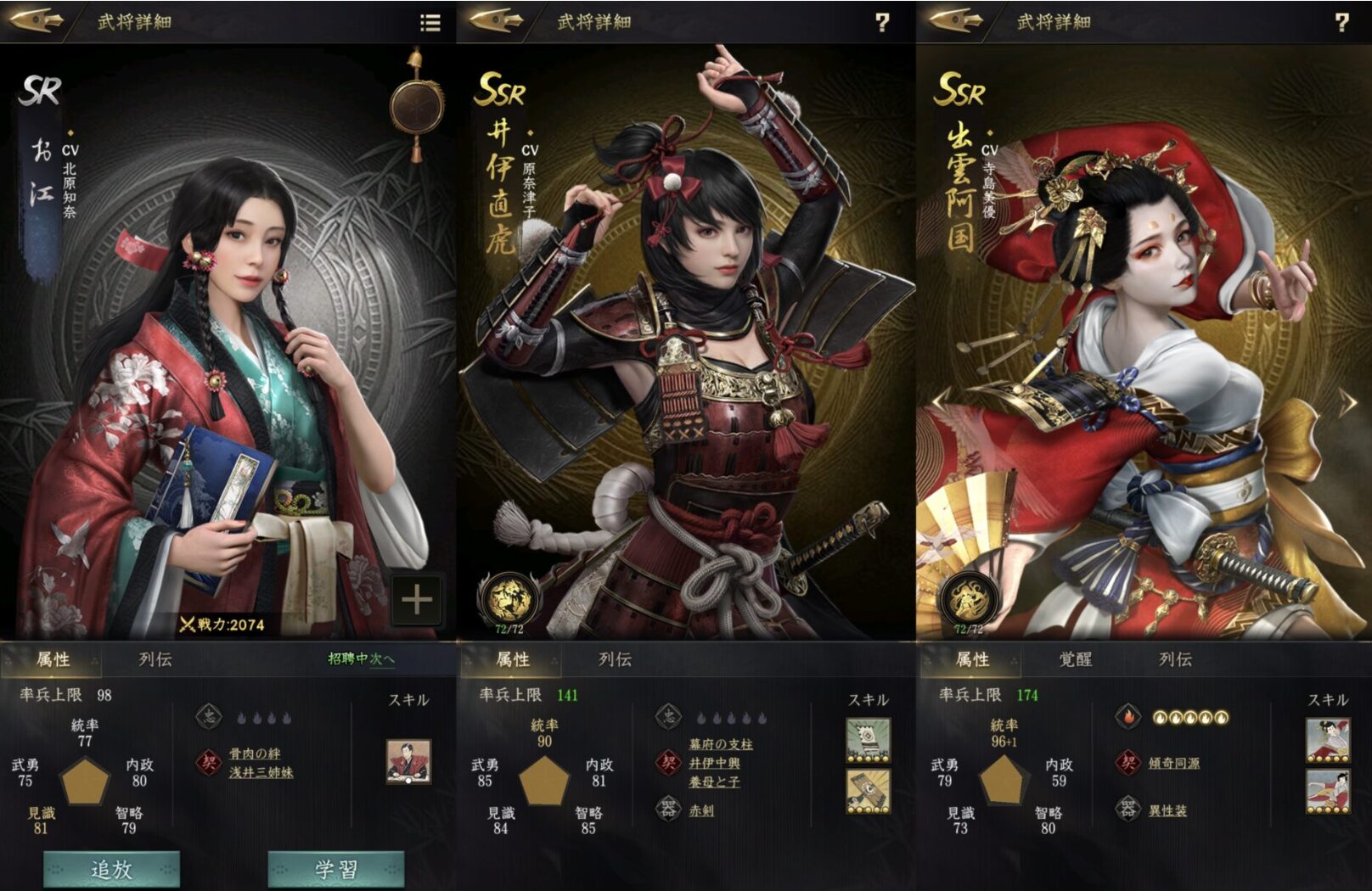This screenshot has width=1372, height=891.
Task: View the 井伊中興 bond
Action: coord(714,763)
